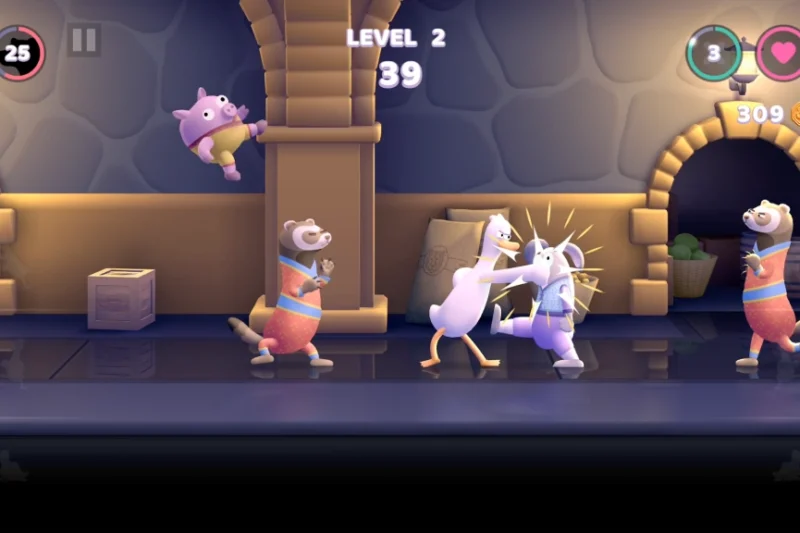Pause the game with the pause button
This screenshot has height=533, width=800.
point(84,40)
